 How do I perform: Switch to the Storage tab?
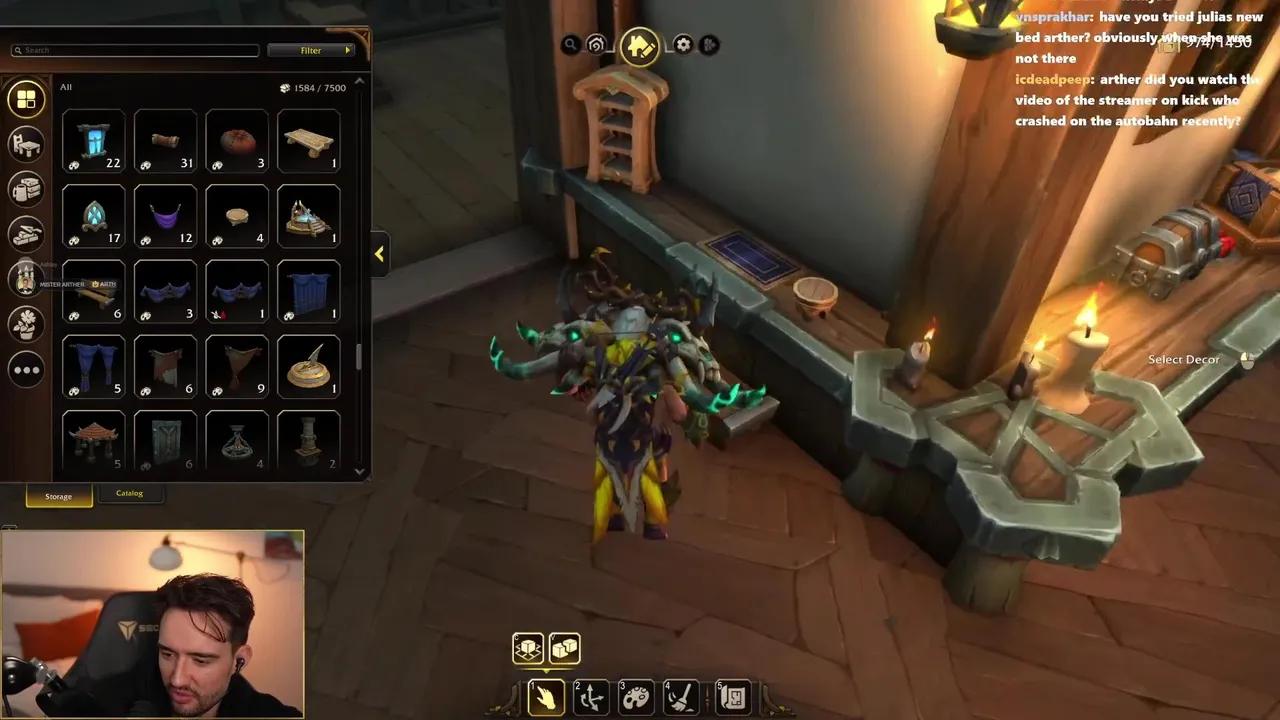[58, 496]
